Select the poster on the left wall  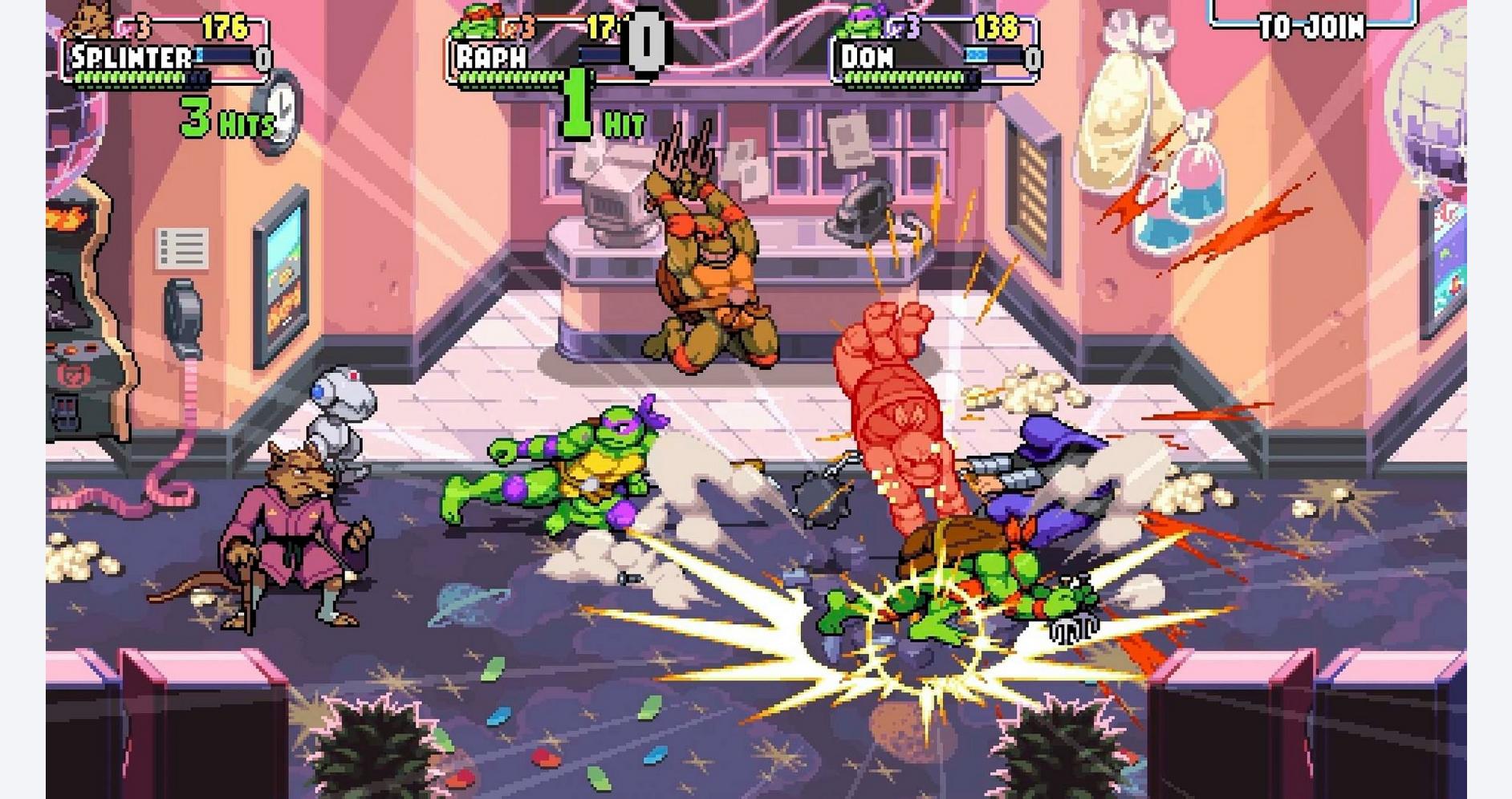[282, 273]
